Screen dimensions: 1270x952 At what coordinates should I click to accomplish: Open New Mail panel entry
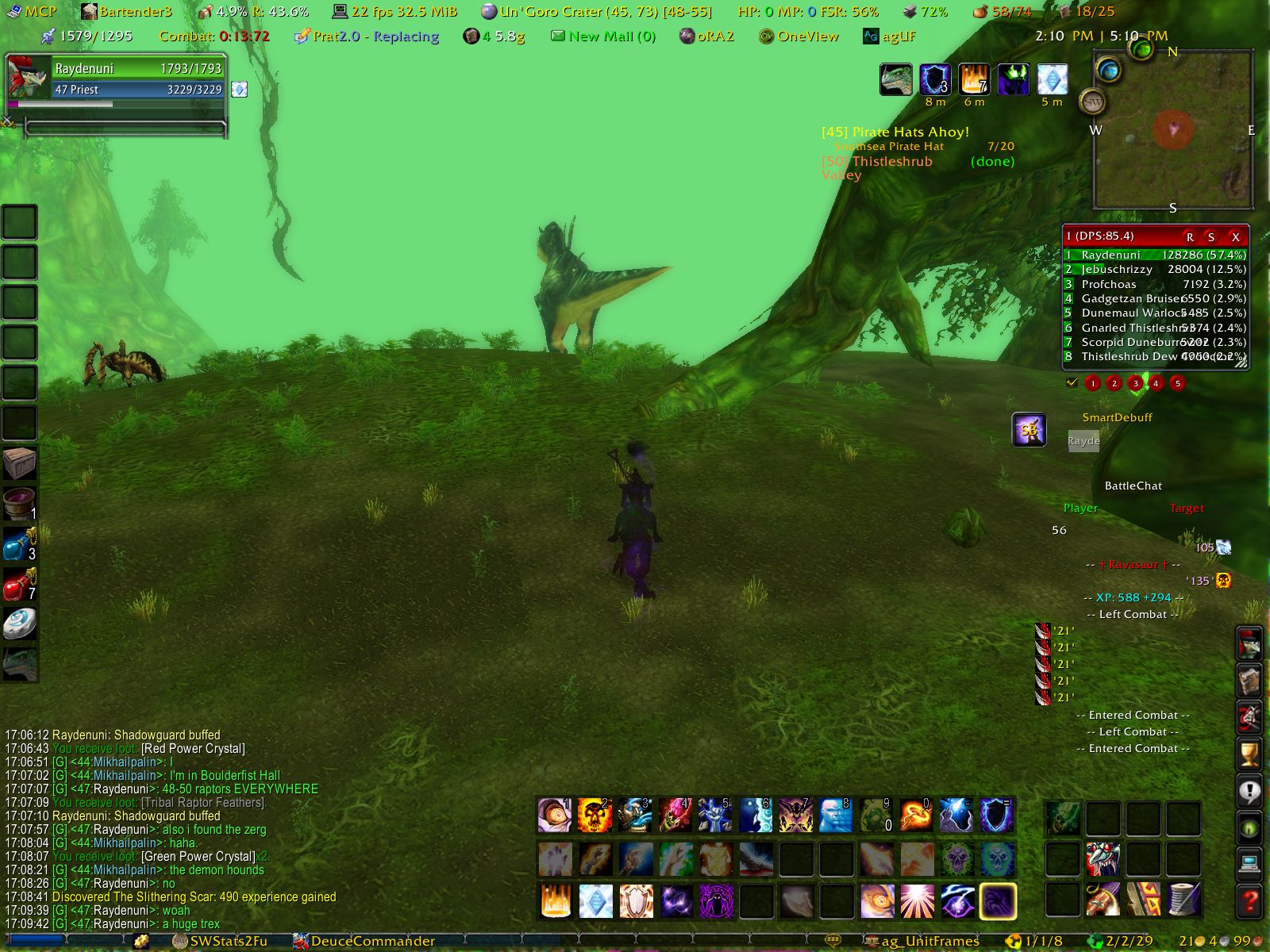[603, 36]
